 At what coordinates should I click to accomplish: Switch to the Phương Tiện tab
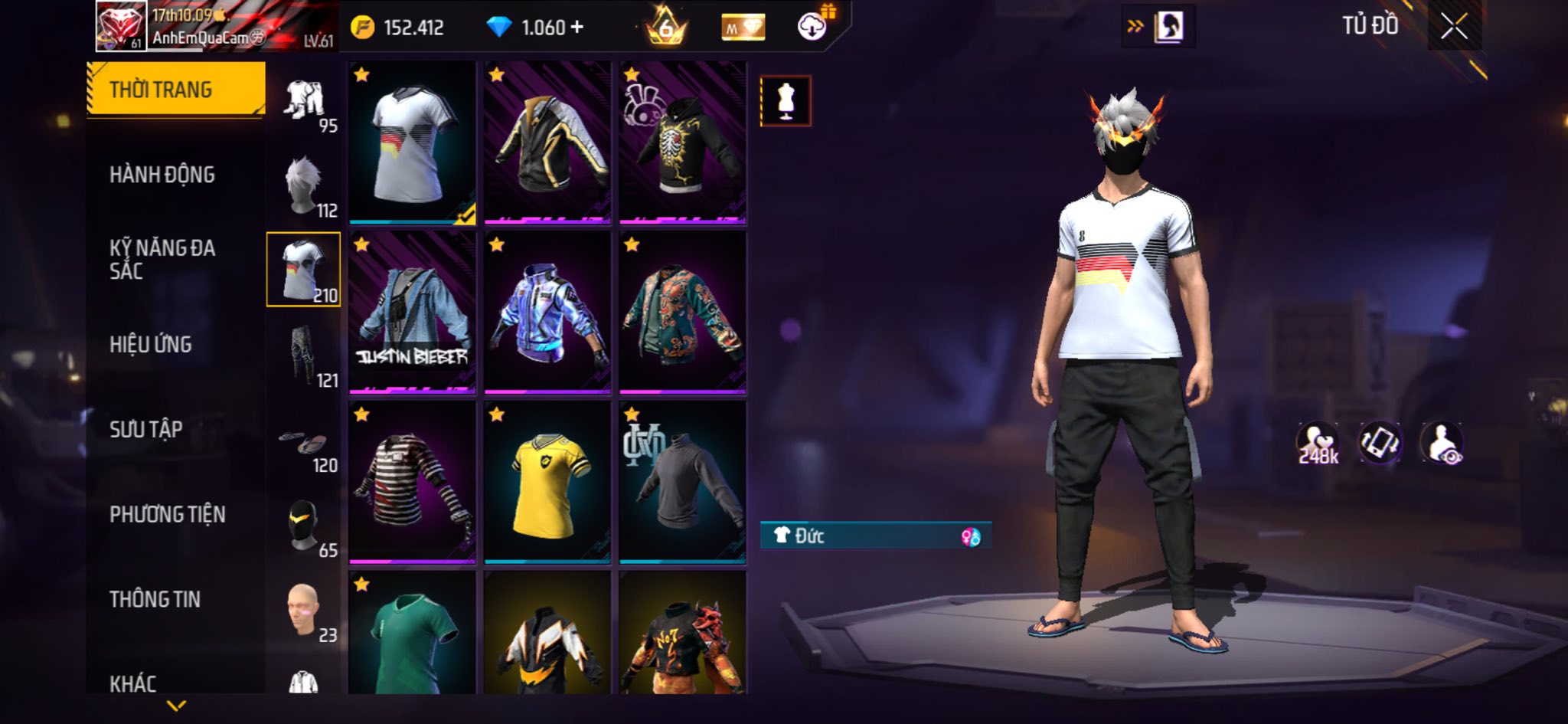168,514
